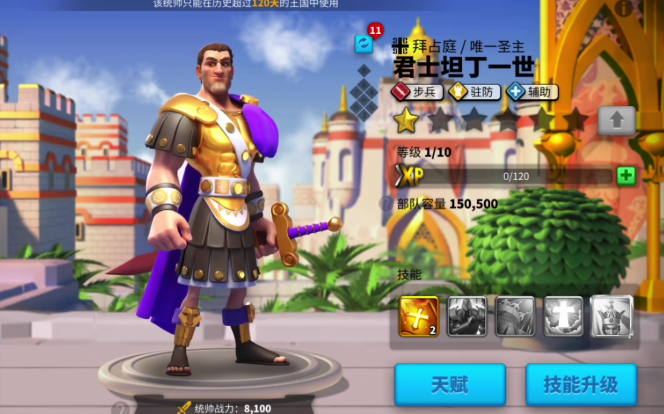Open the 技能升级 skill upgrade screen
This screenshot has width=664, height=414.
coord(580,384)
